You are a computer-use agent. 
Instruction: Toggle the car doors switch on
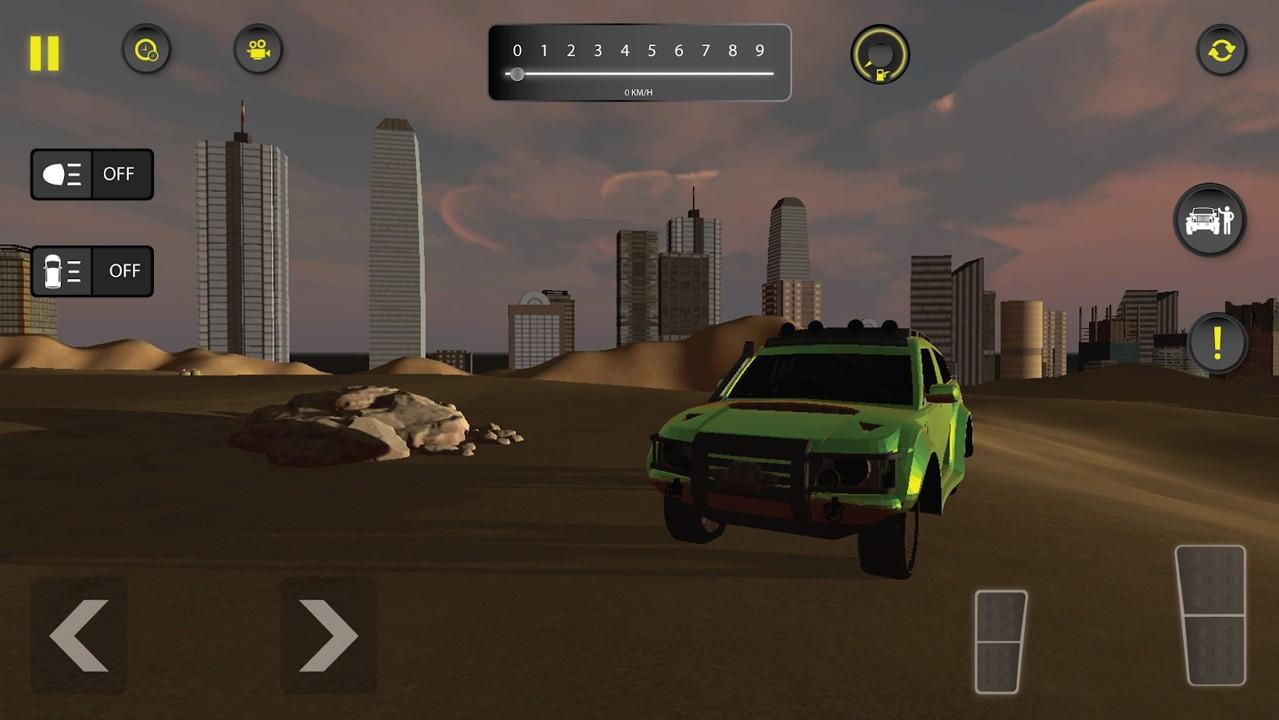(x=92, y=271)
